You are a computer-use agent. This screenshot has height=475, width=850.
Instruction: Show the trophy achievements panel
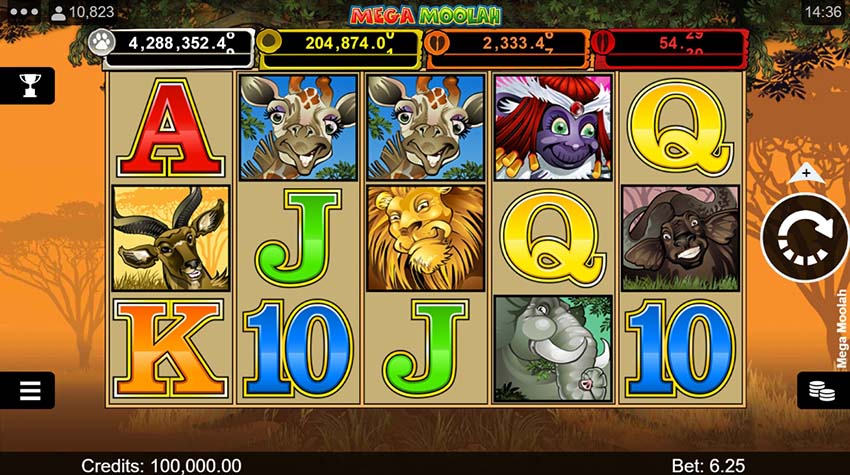click(28, 86)
